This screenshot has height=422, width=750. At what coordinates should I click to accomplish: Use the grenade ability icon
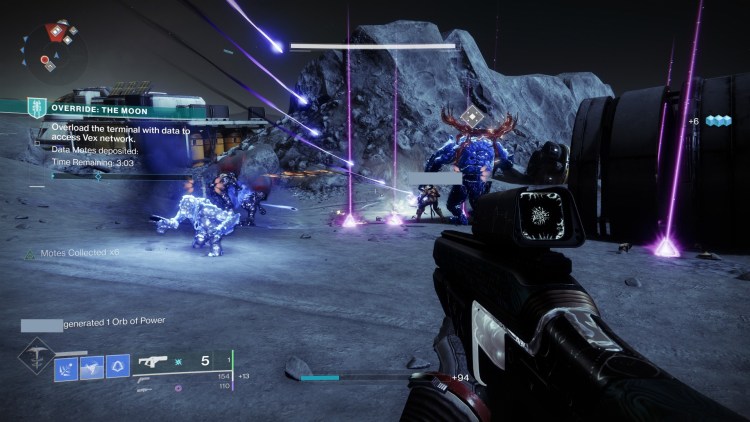pos(68,367)
